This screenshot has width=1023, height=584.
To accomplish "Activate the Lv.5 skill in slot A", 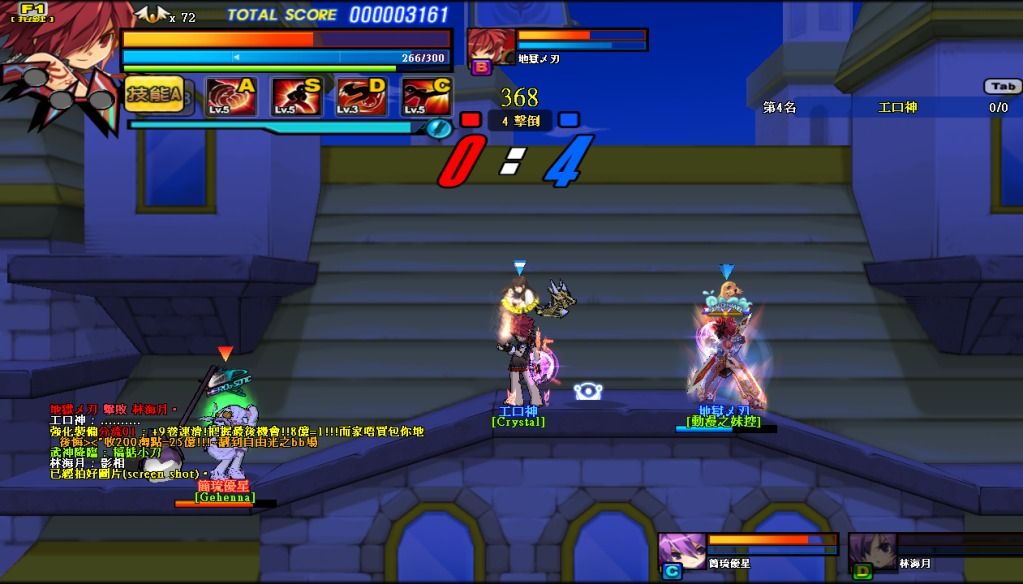I will [x=233, y=97].
